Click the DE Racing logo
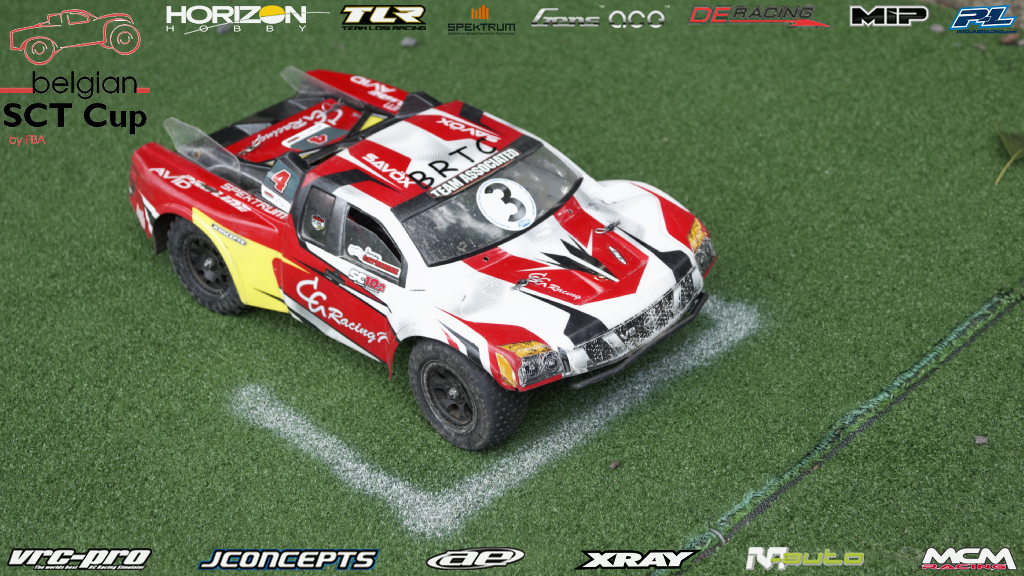This screenshot has height=576, width=1024. pyautogui.click(x=757, y=16)
